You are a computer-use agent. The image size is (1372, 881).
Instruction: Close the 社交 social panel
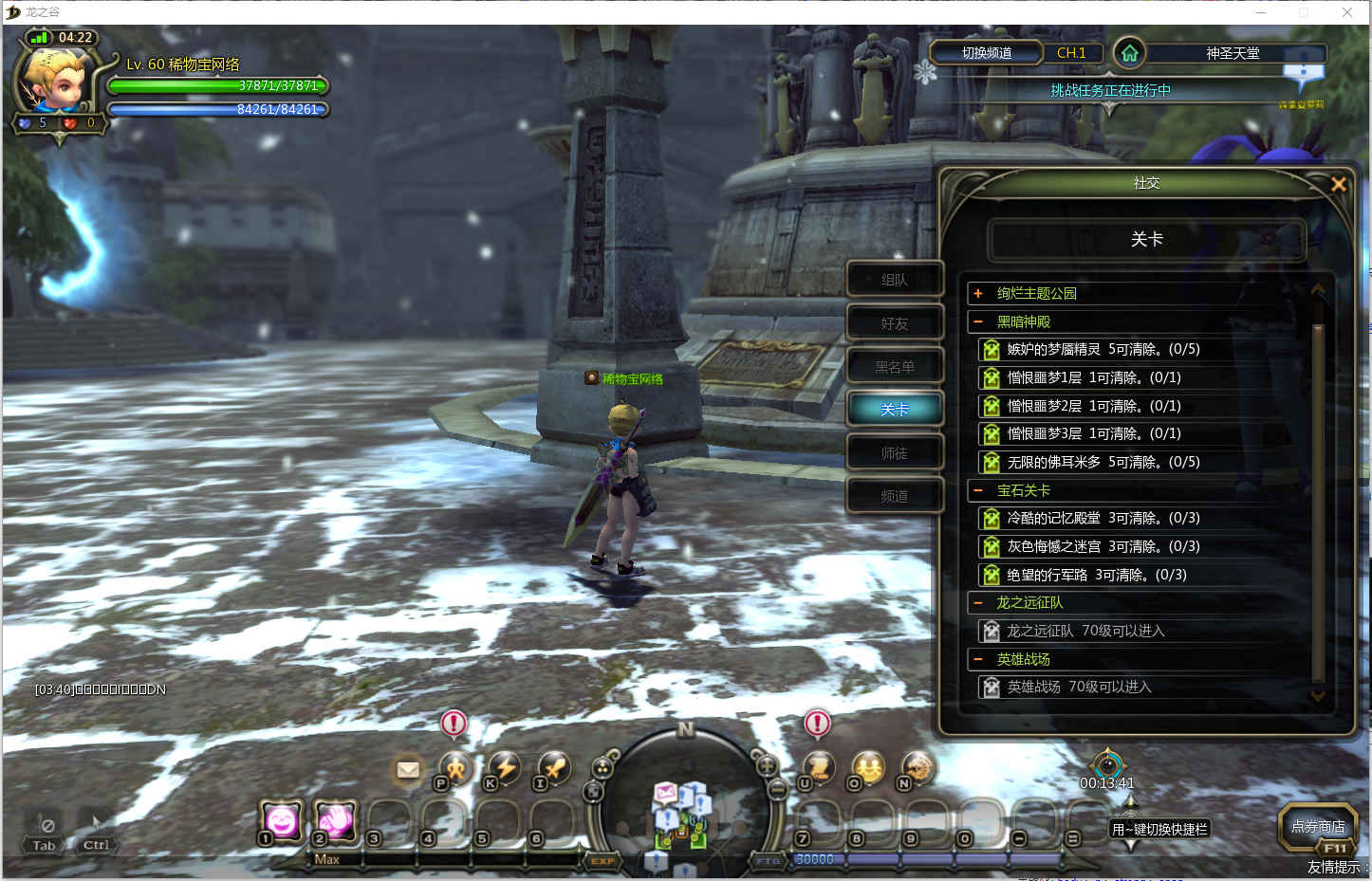click(x=1338, y=184)
